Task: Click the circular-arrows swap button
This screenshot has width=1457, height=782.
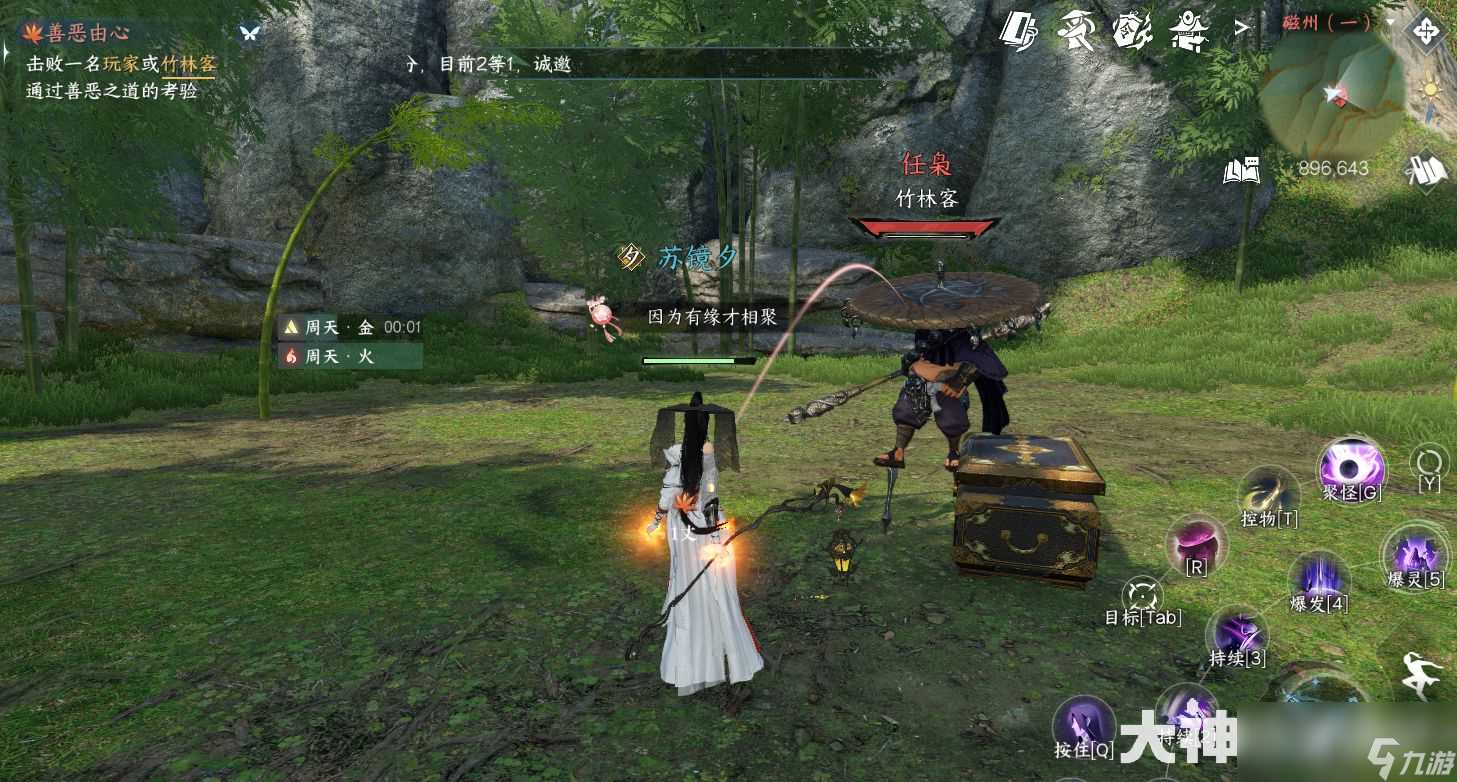Action: (x=1428, y=463)
